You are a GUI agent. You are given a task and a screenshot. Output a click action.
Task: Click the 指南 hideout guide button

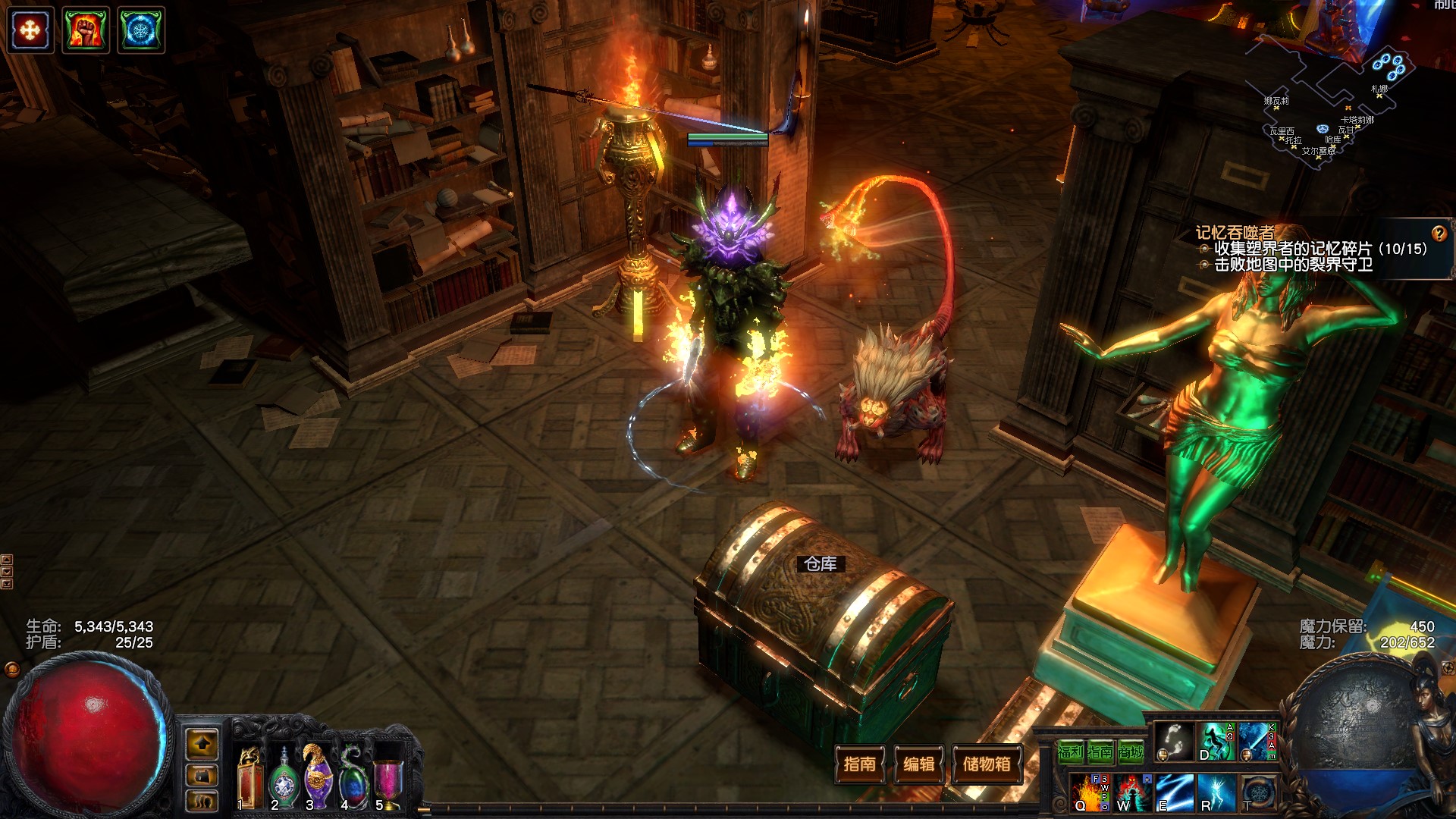(859, 764)
